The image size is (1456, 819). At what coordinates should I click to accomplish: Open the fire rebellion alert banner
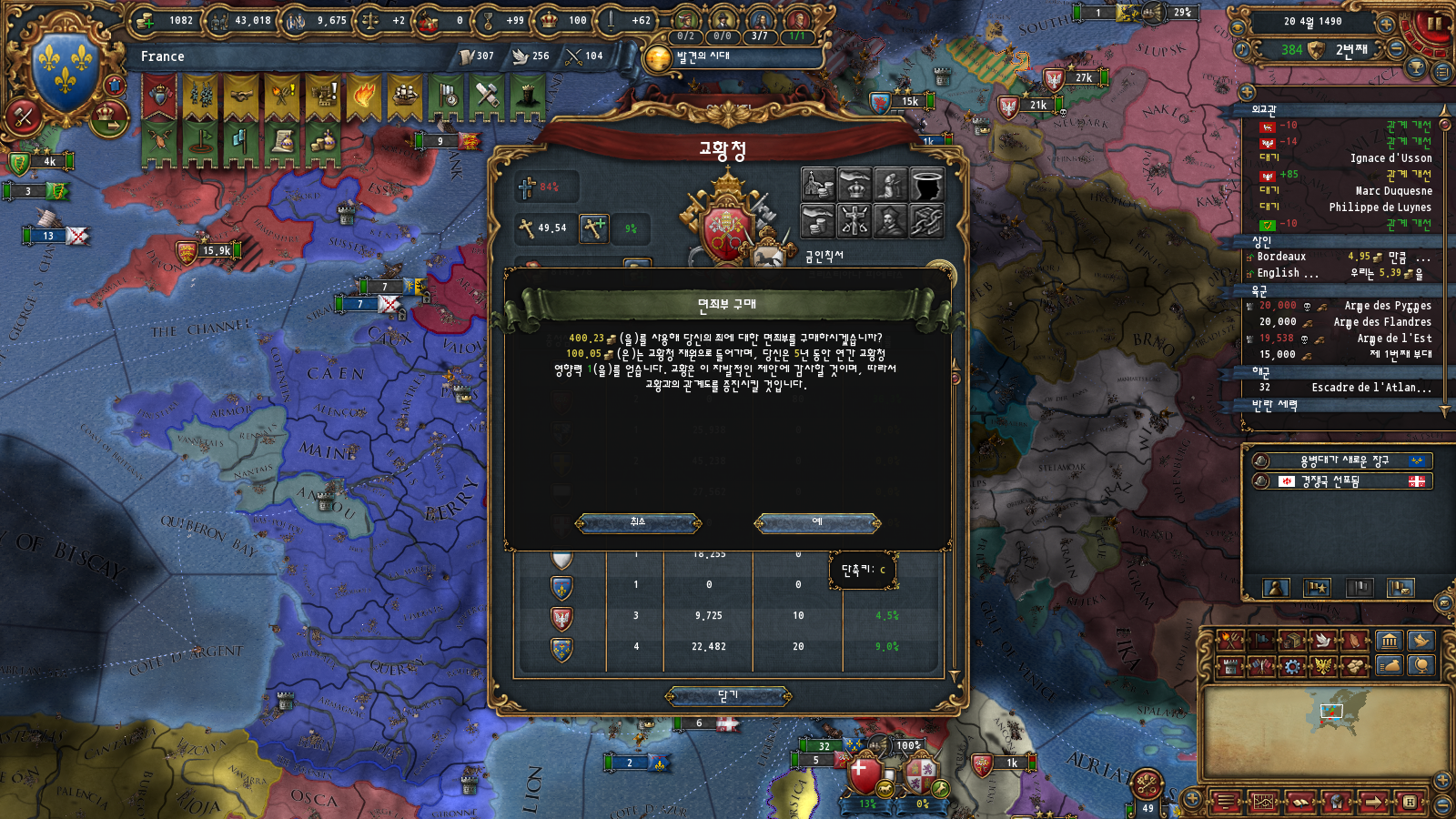[364, 96]
